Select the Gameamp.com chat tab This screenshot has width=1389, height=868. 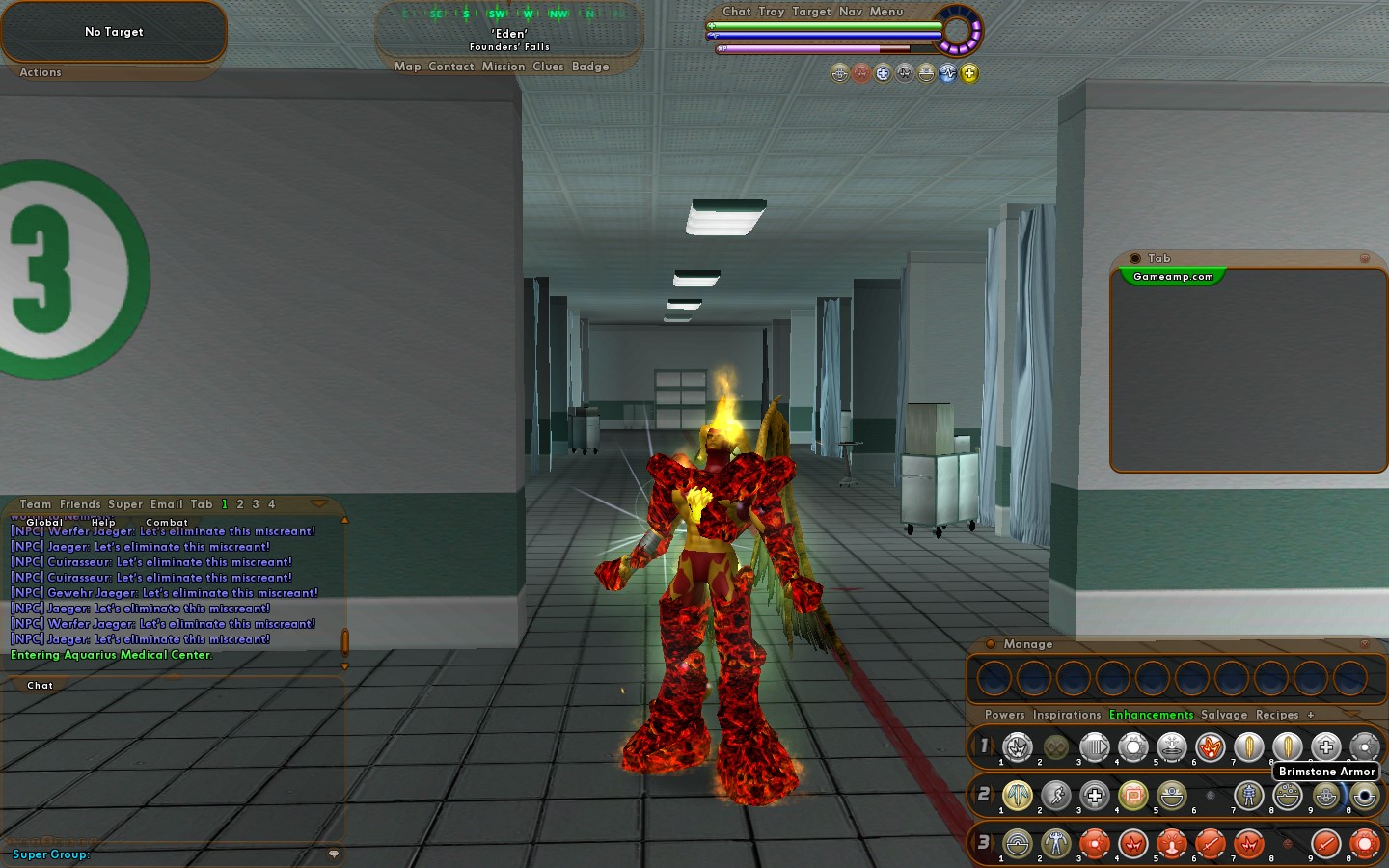[x=1173, y=277]
